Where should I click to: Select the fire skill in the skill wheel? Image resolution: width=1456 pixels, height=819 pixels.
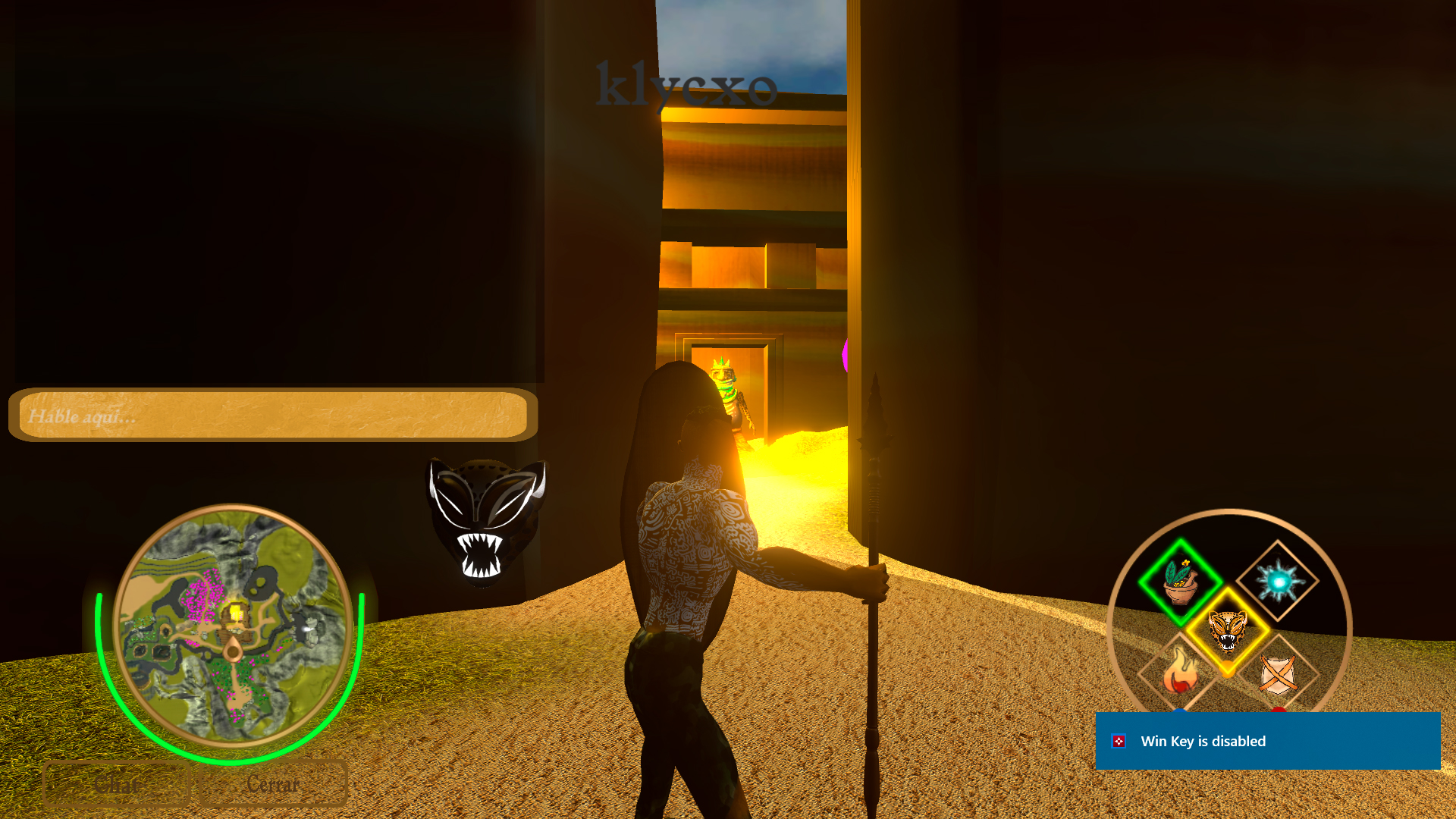(1181, 671)
